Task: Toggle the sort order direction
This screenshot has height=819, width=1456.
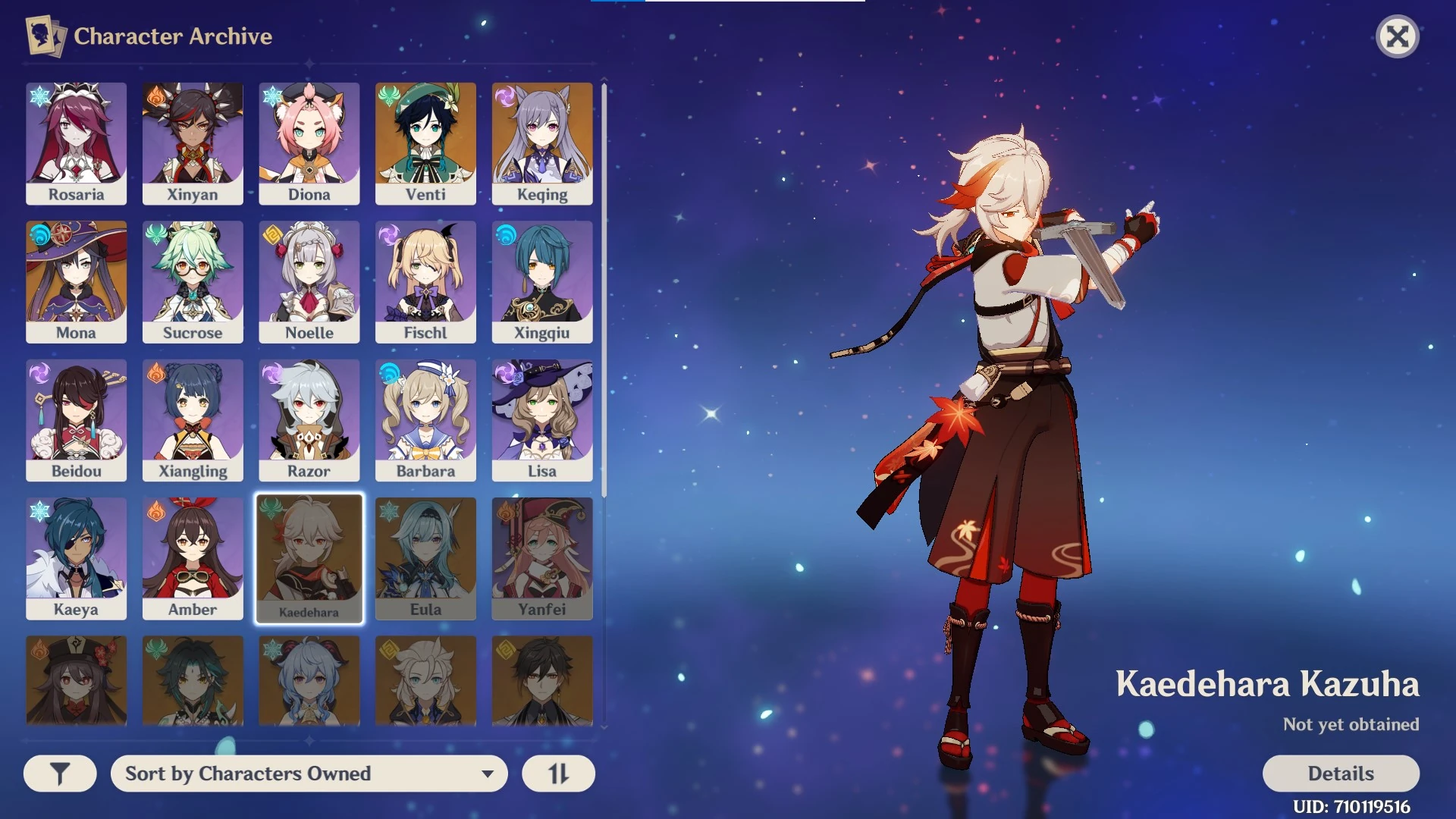Action: pyautogui.click(x=558, y=773)
